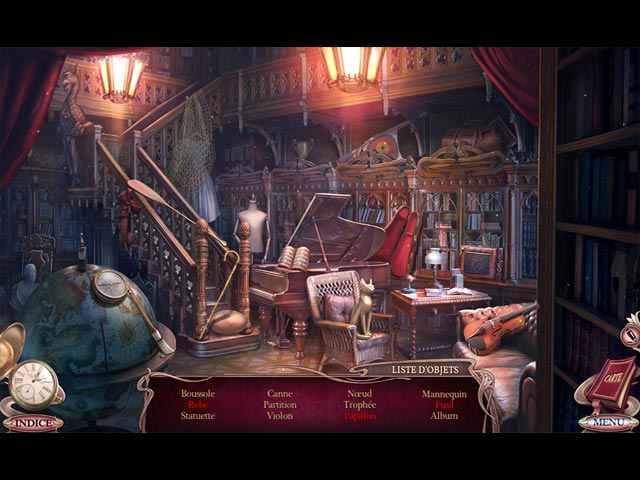Choose 'Mannequin' from the object list

pyautogui.click(x=444, y=394)
